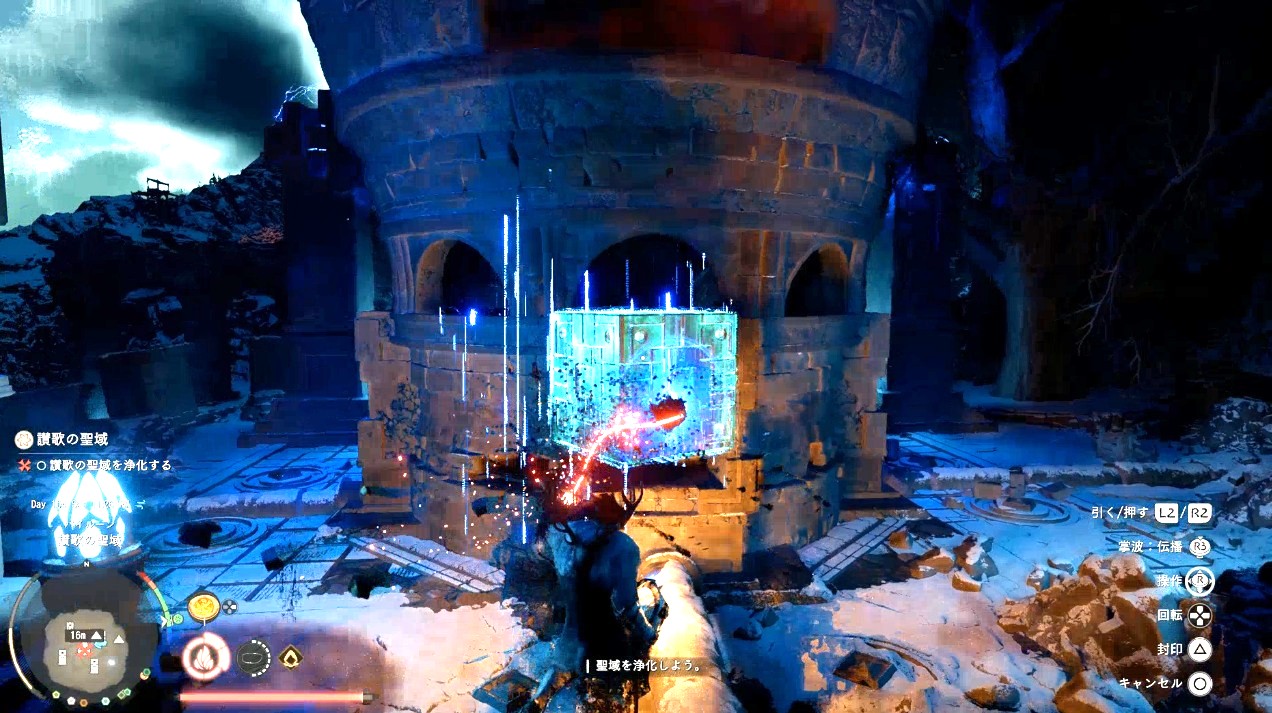The height and width of the screenshot is (713, 1272).
Task: Open the 讃歌の聖域 quest tracker title
Action: pos(70,439)
